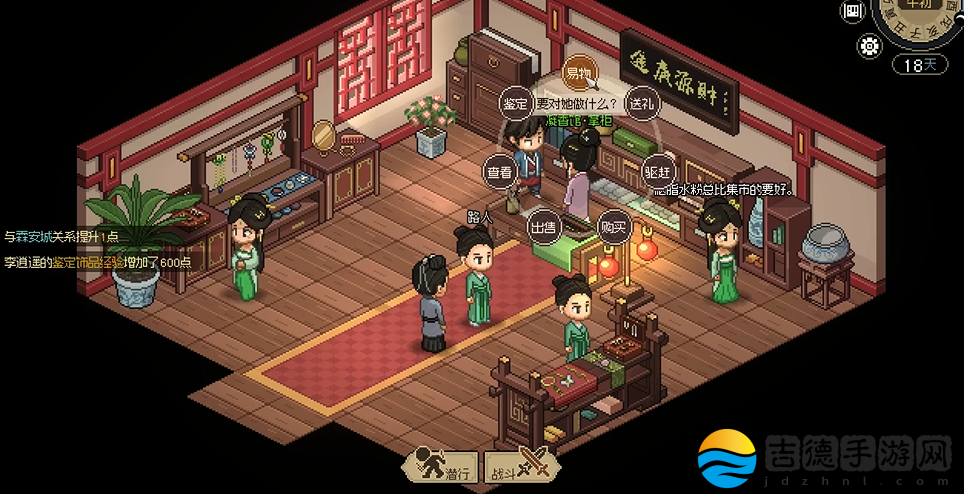Image resolution: width=964 pixels, height=494 pixels.
Task: Select 鉴定 to appraise items
Action: (x=515, y=102)
